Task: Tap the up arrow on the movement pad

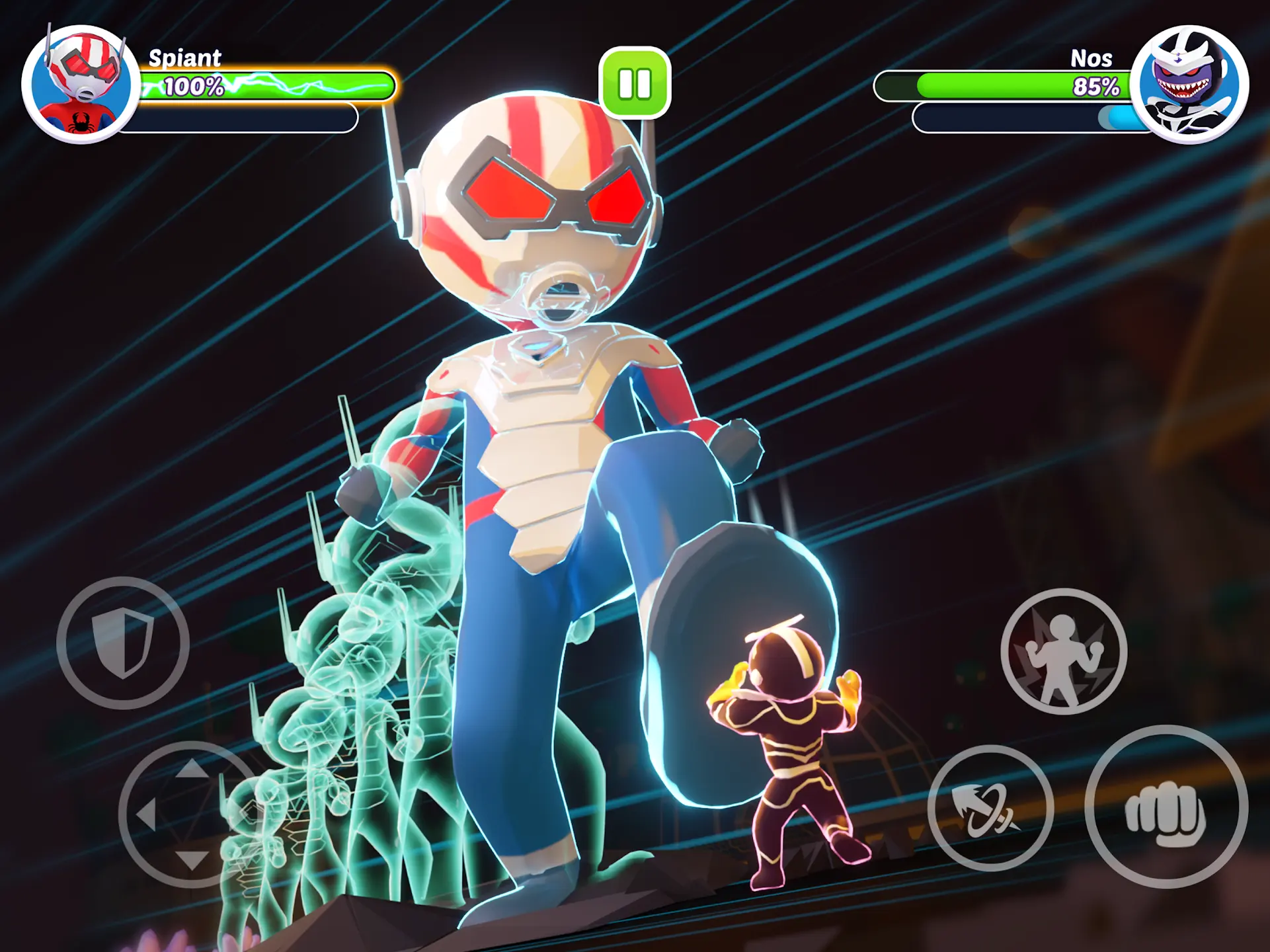Action: [x=192, y=768]
